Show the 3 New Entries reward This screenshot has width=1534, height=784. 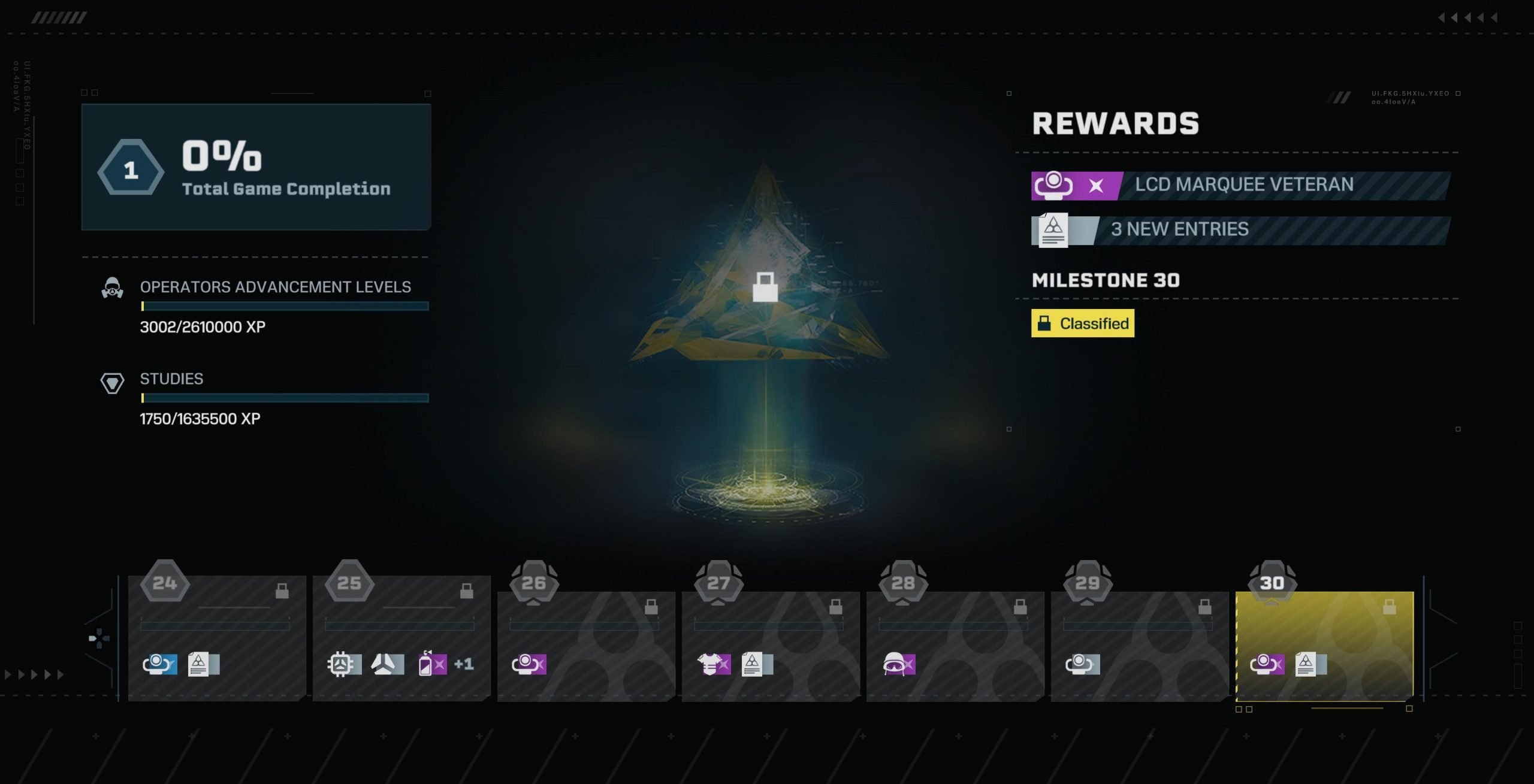pyautogui.click(x=1240, y=230)
